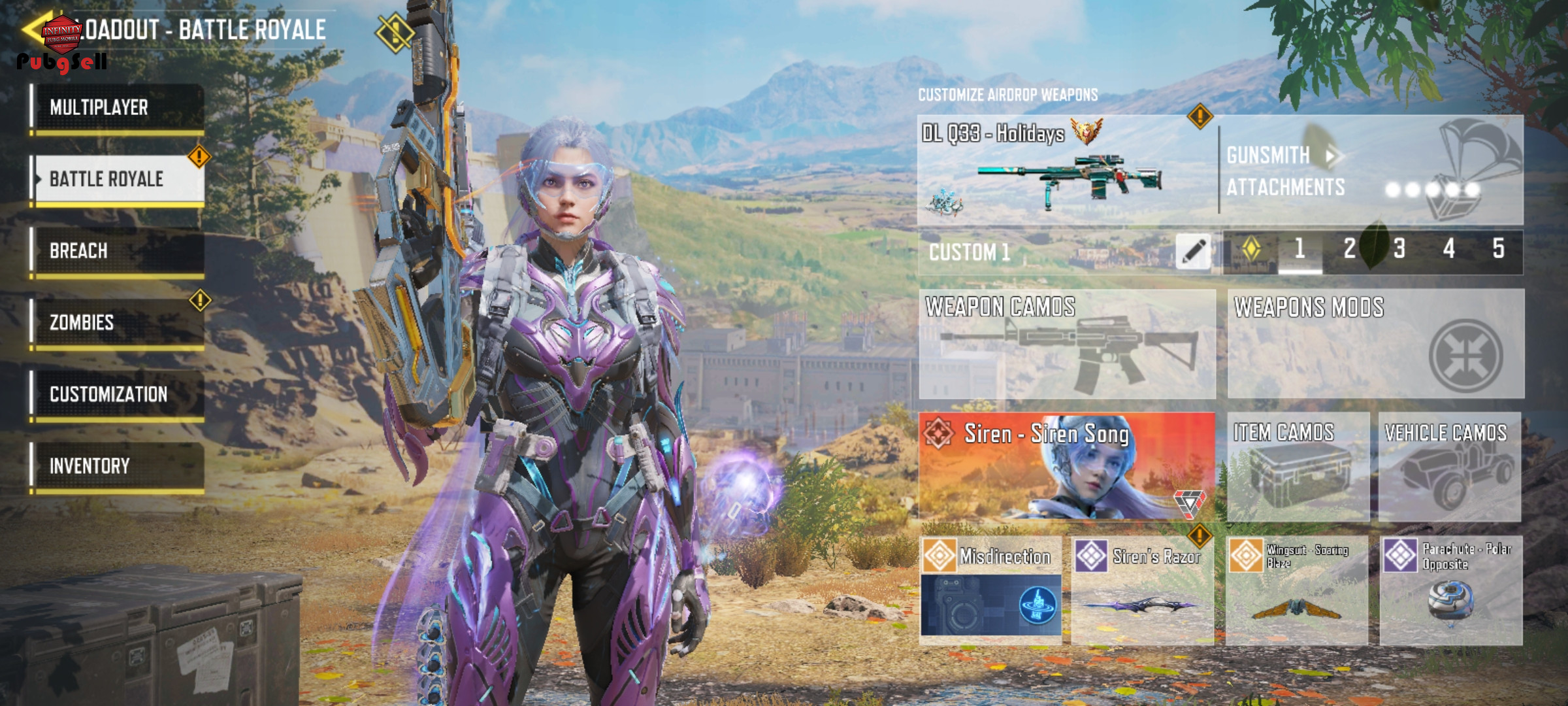The height and width of the screenshot is (706, 1568).
Task: Select the Misdirection class slot
Action: click(x=990, y=591)
